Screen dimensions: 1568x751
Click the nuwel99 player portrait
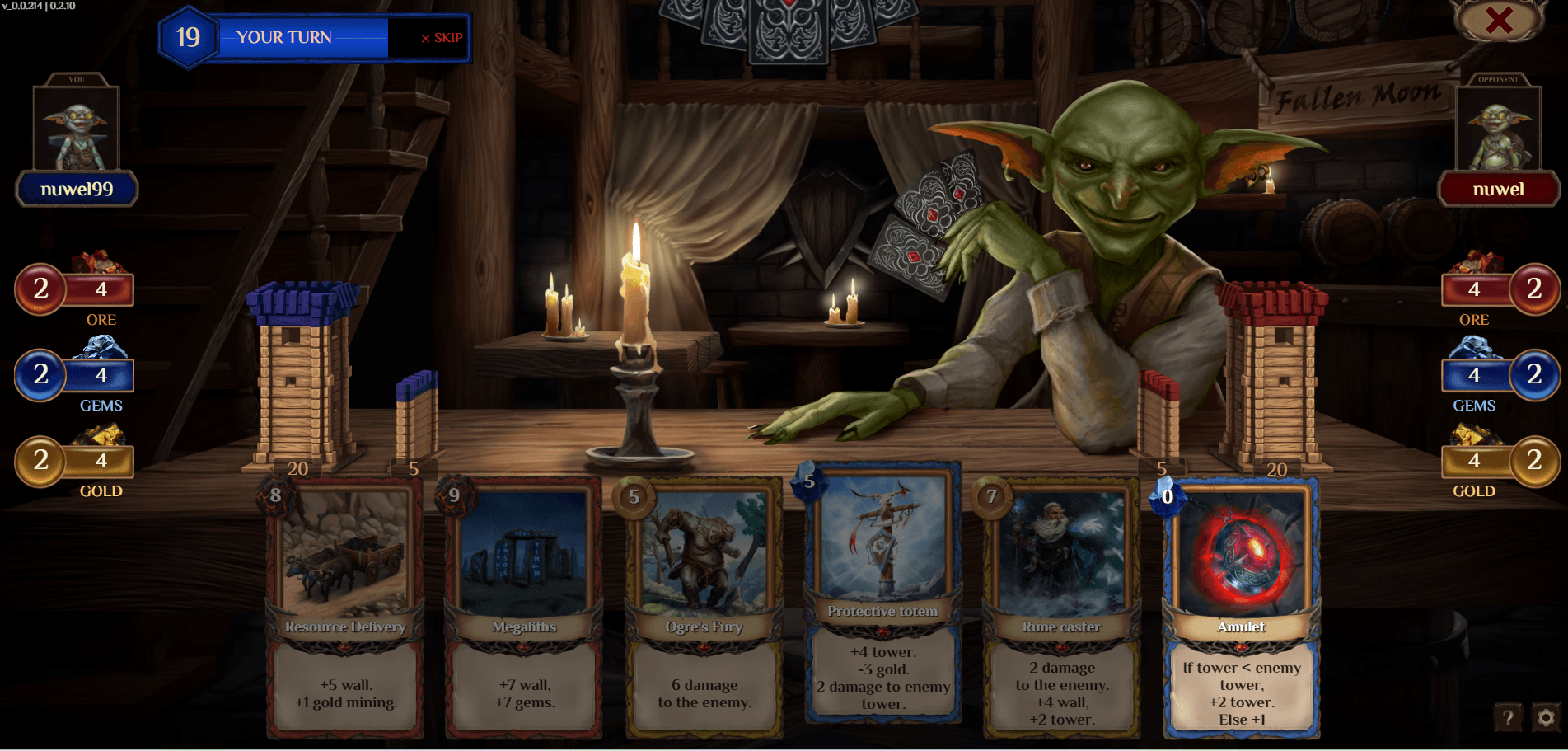pos(76,128)
